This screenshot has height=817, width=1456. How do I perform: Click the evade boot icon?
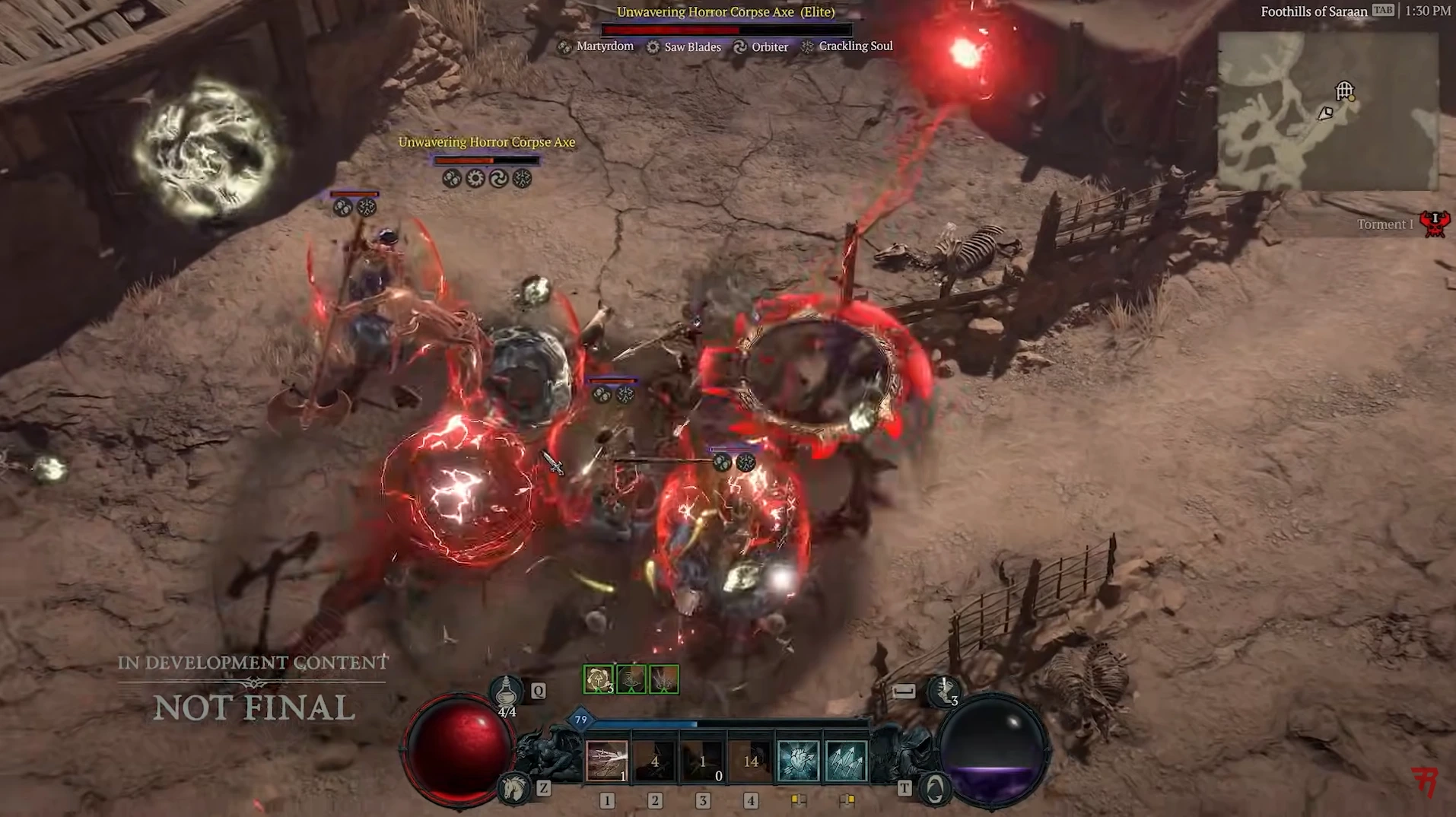pyautogui.click(x=944, y=691)
